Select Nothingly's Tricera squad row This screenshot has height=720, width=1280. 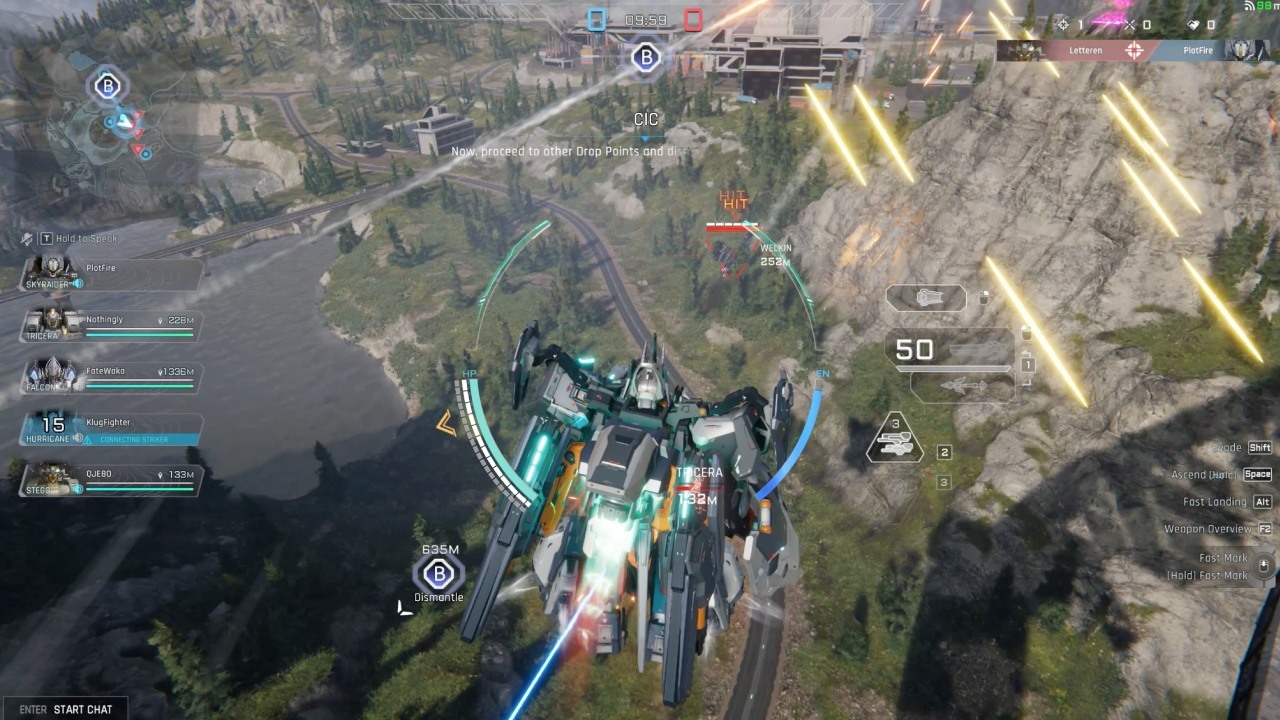coord(110,324)
